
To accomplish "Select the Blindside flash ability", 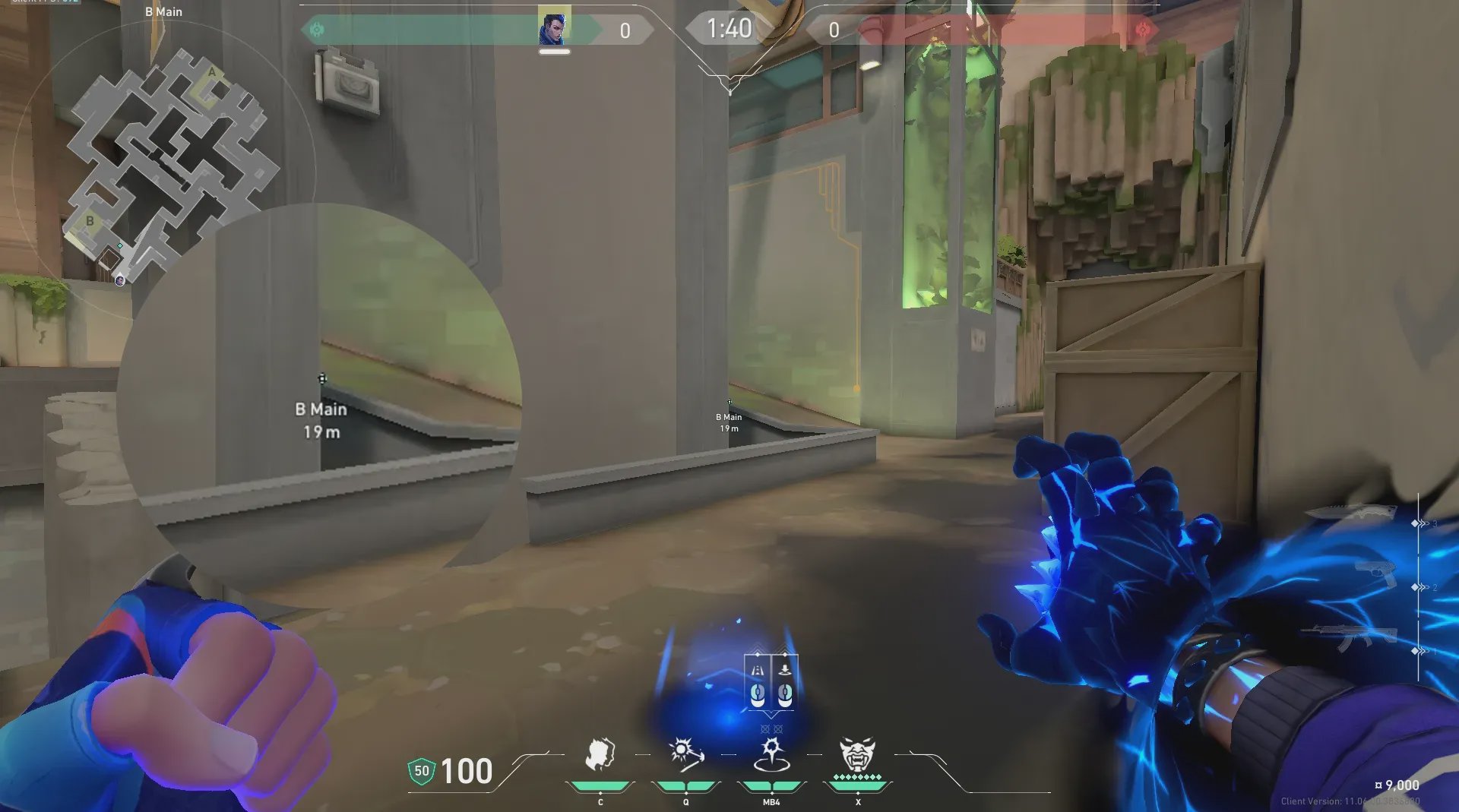I will (686, 756).
